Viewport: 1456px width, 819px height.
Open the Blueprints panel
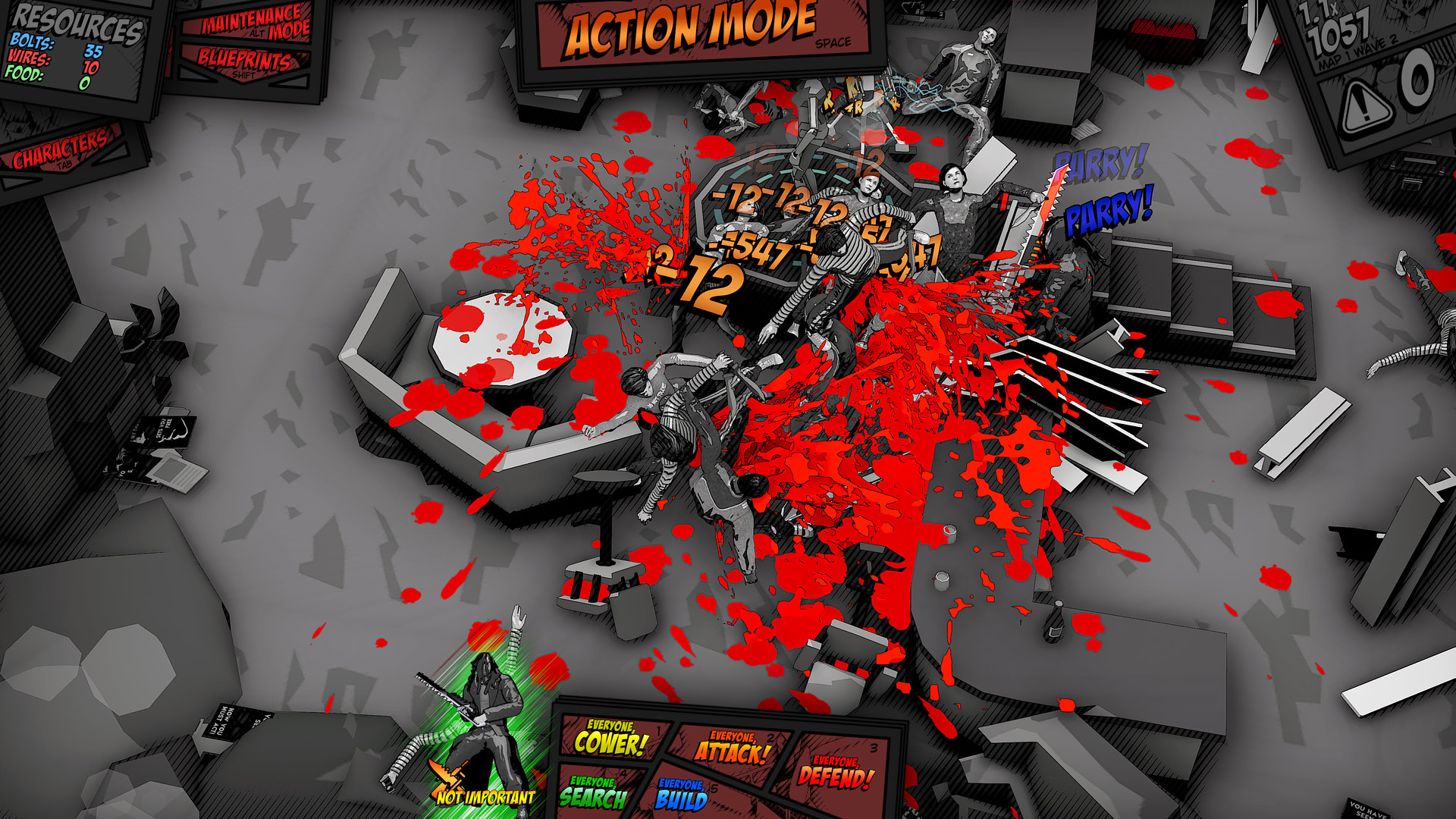click(244, 61)
